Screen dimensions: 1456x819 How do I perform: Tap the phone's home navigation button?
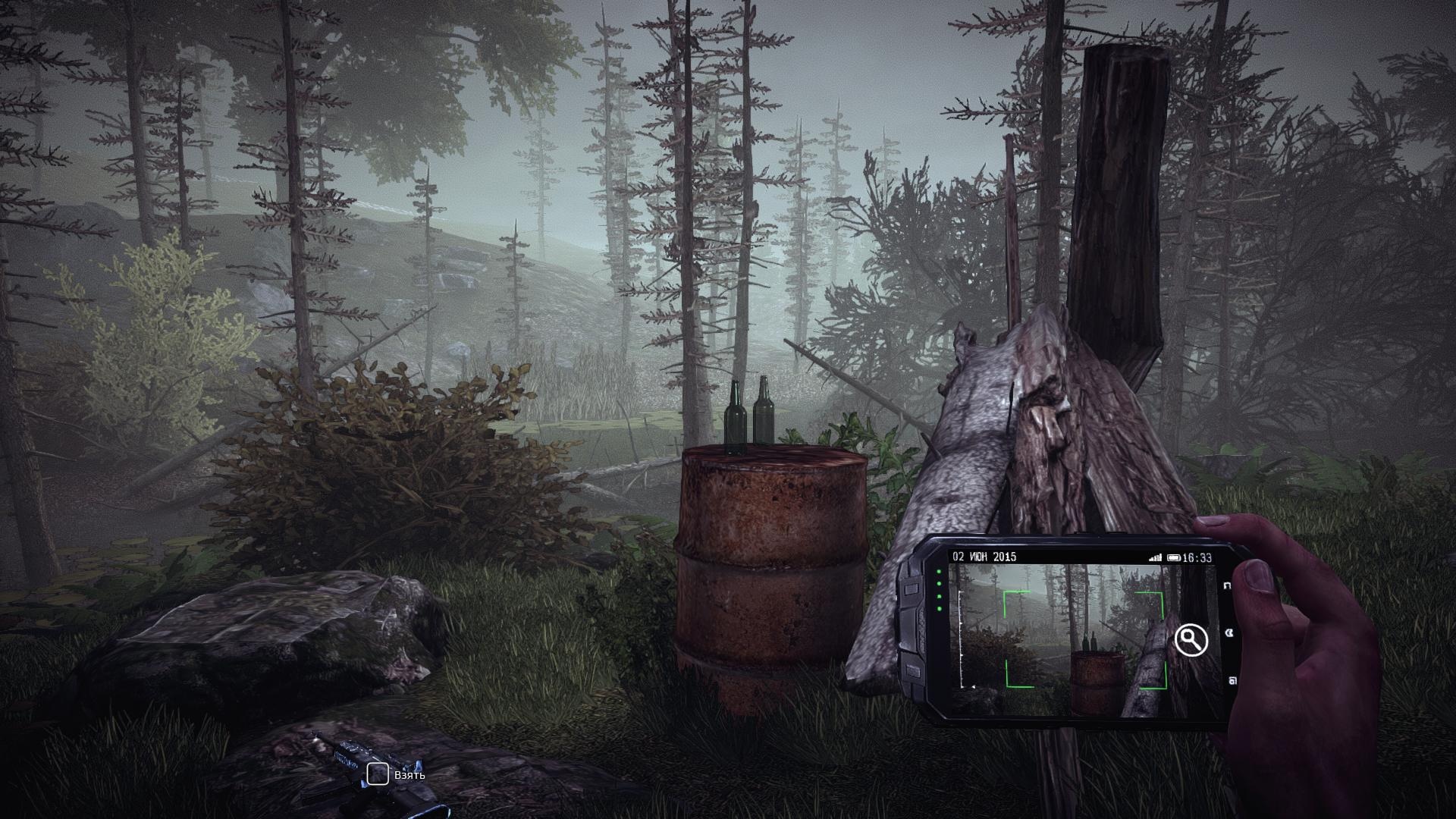(x=1229, y=633)
